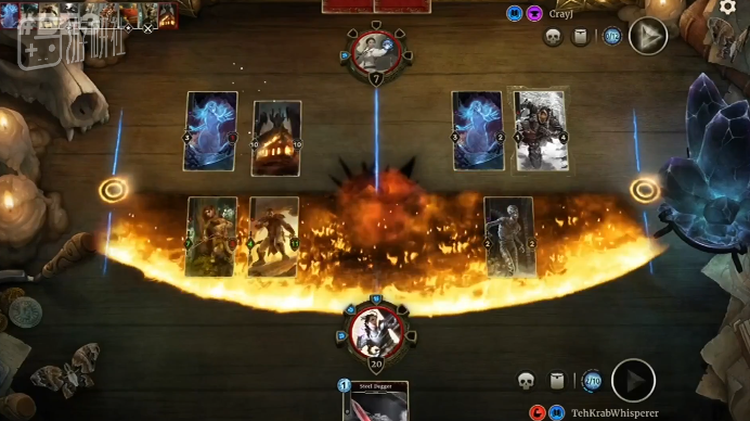Click your own player avatar portrait

(376, 329)
